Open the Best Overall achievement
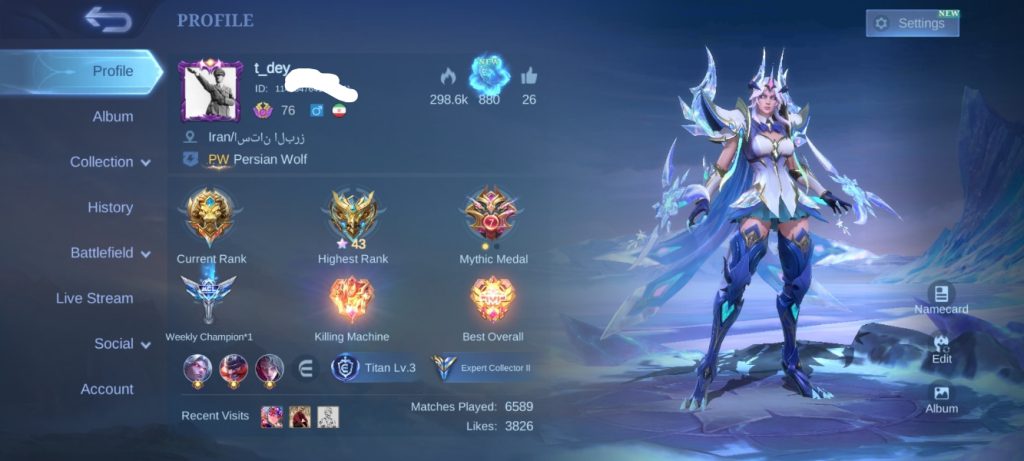 [492, 300]
